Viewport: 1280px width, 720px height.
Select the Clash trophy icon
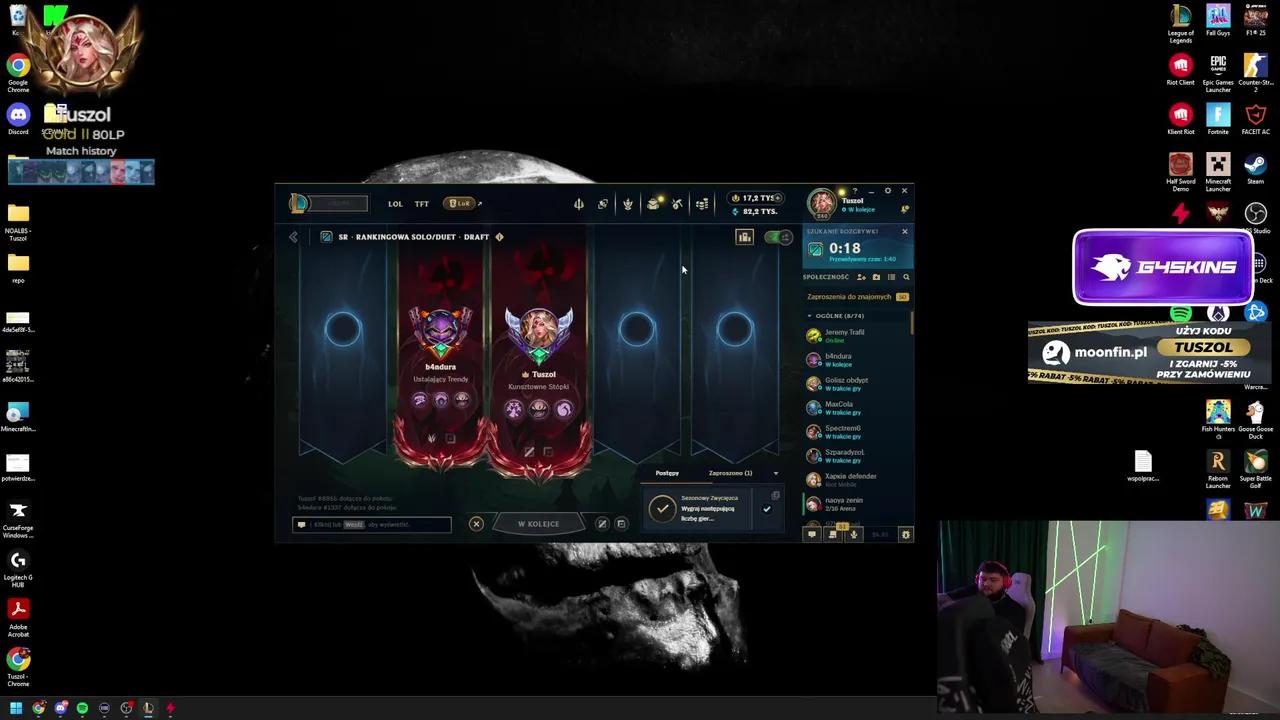pyautogui.click(x=627, y=204)
